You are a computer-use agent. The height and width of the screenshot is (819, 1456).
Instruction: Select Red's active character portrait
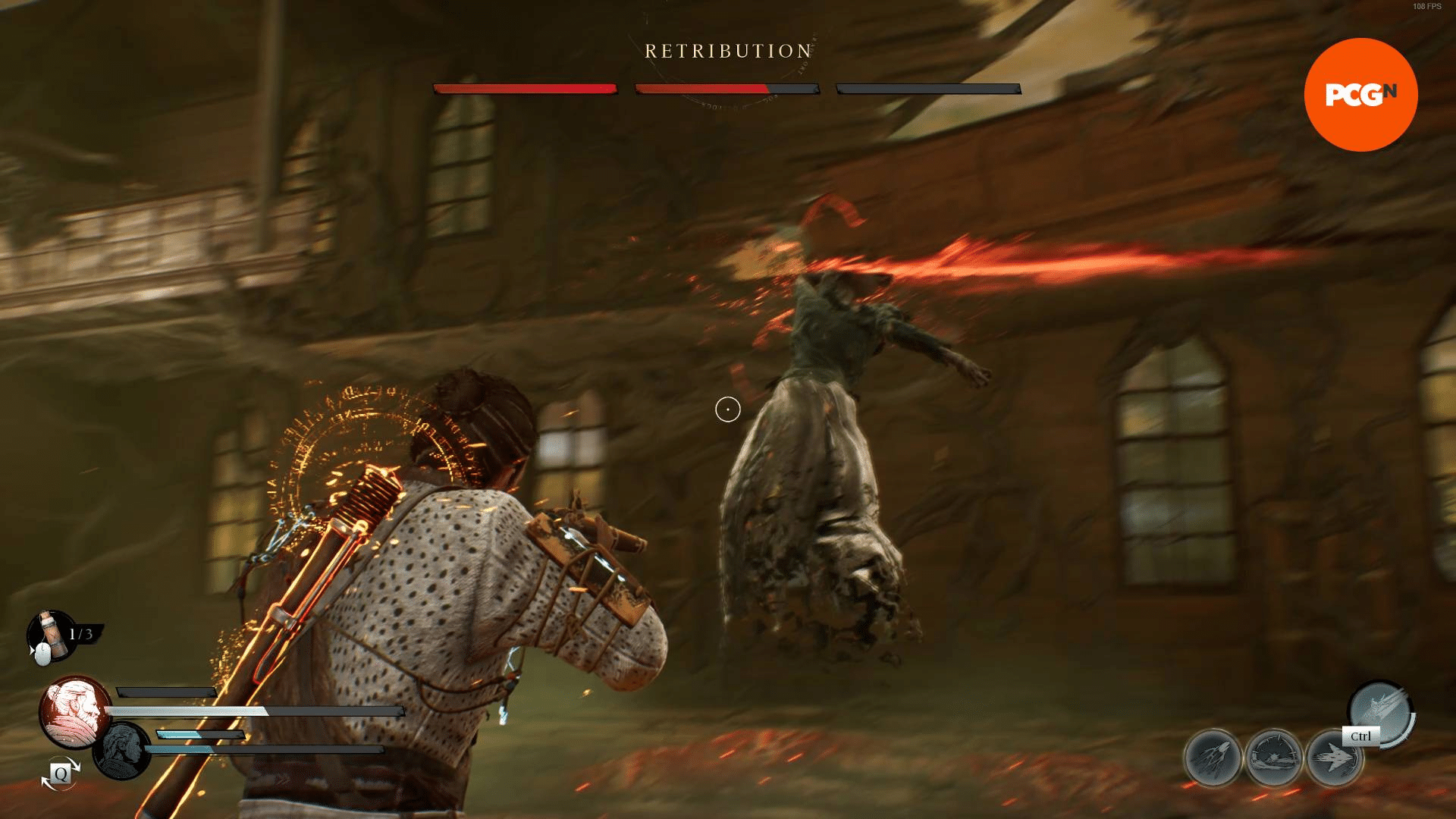coord(74,711)
